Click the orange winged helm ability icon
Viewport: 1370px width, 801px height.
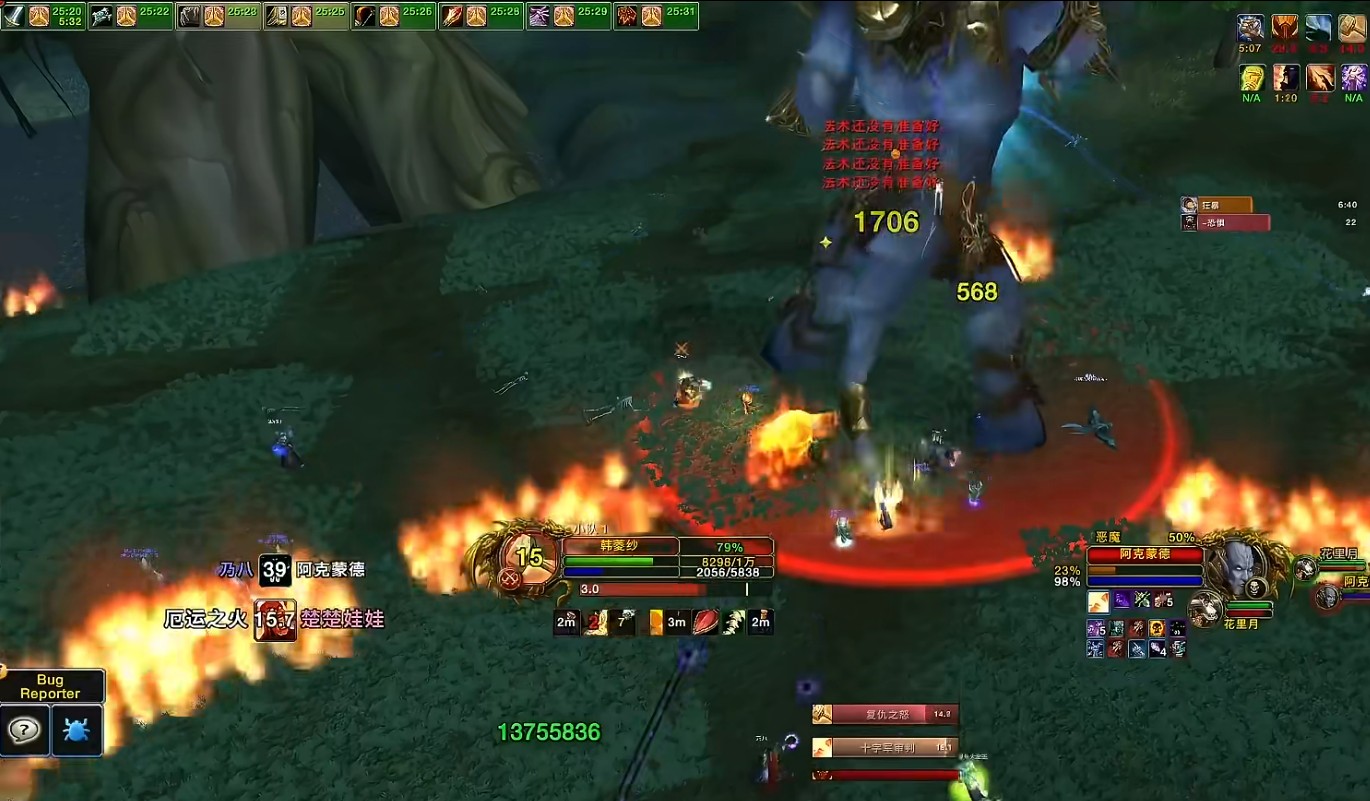(x=1285, y=27)
